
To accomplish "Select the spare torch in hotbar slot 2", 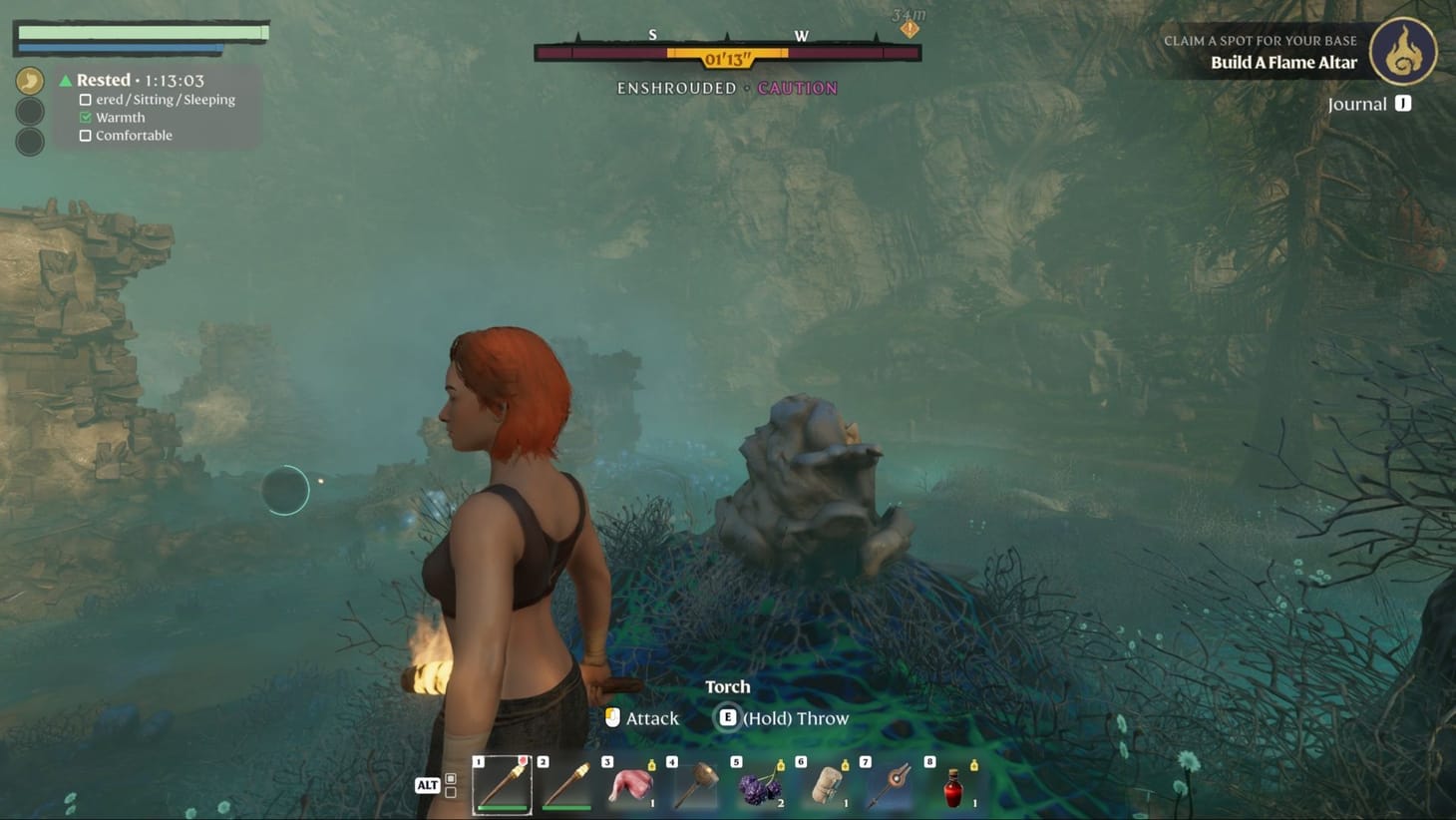I will point(567,784).
